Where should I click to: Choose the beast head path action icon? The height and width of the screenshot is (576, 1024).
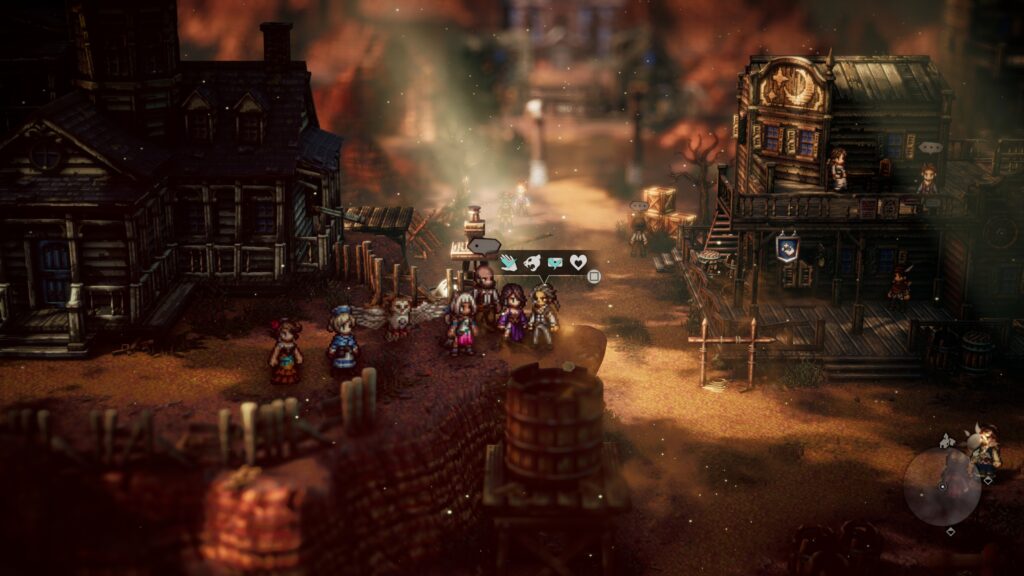tap(532, 263)
